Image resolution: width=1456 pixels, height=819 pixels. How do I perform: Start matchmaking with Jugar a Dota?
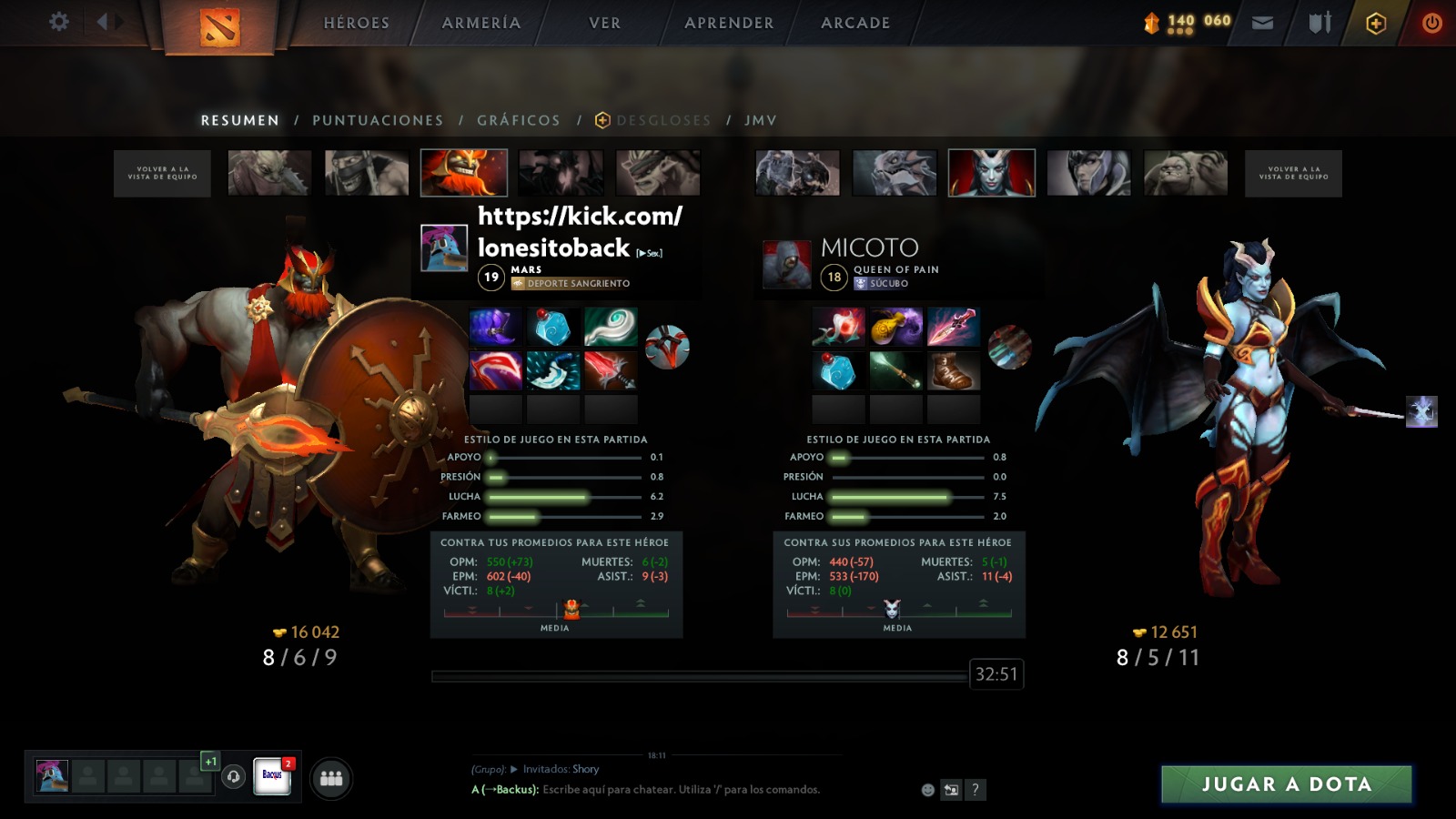coord(1286,784)
